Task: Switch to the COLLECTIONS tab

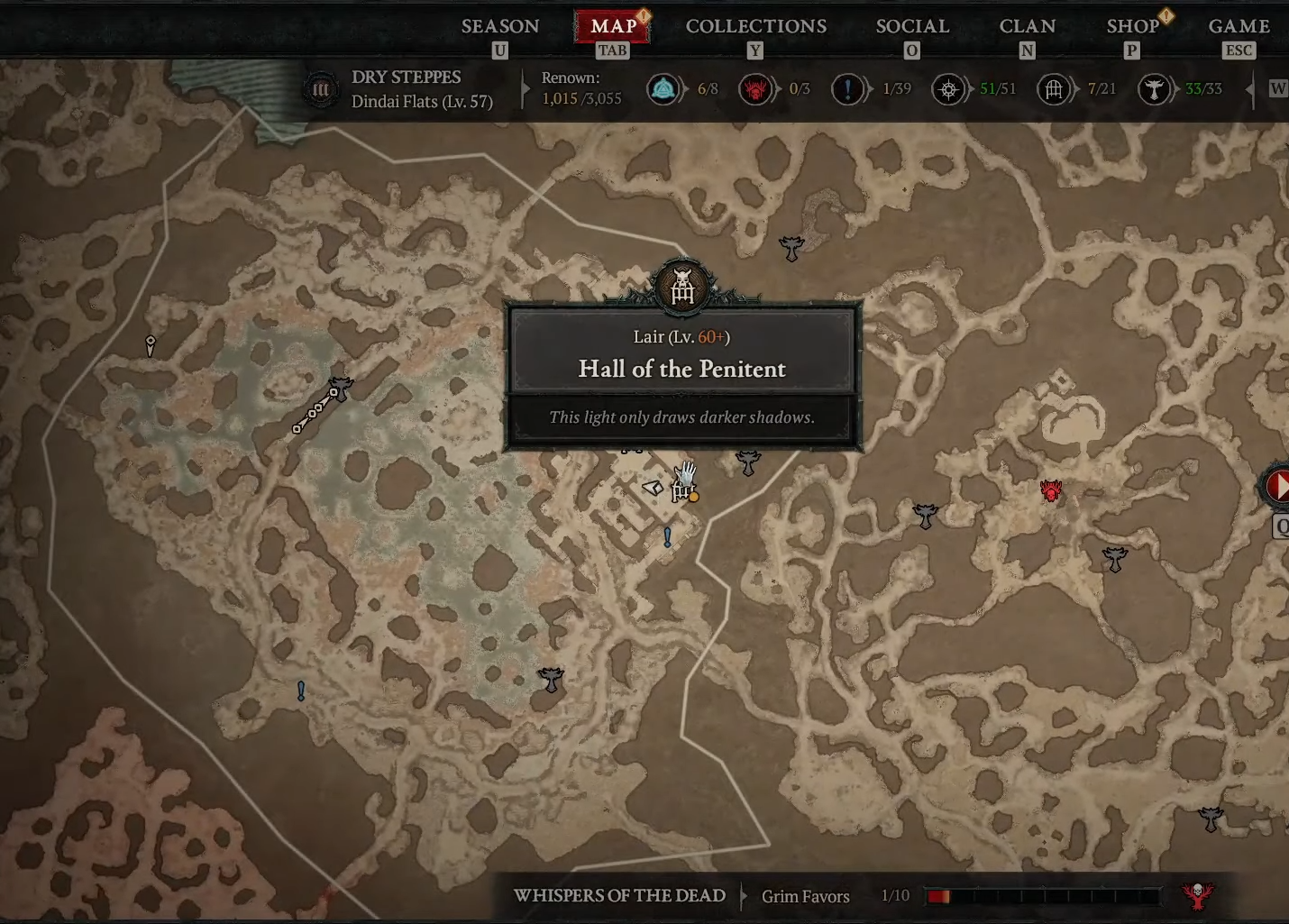Action: pos(755,26)
